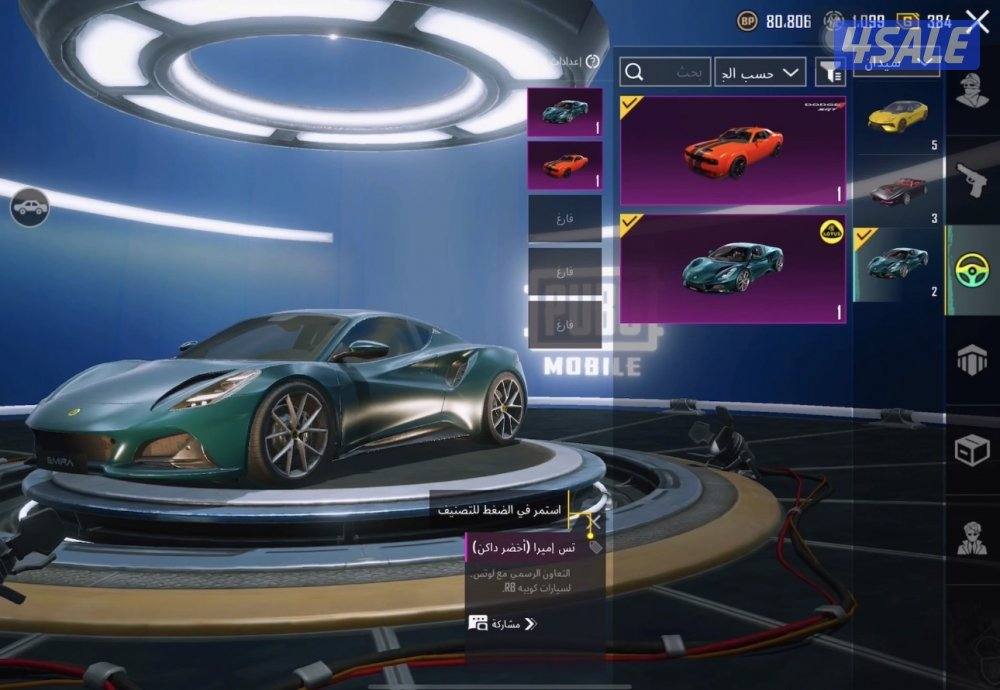
Task: Choose the yellow sports car category
Action: tap(897, 118)
